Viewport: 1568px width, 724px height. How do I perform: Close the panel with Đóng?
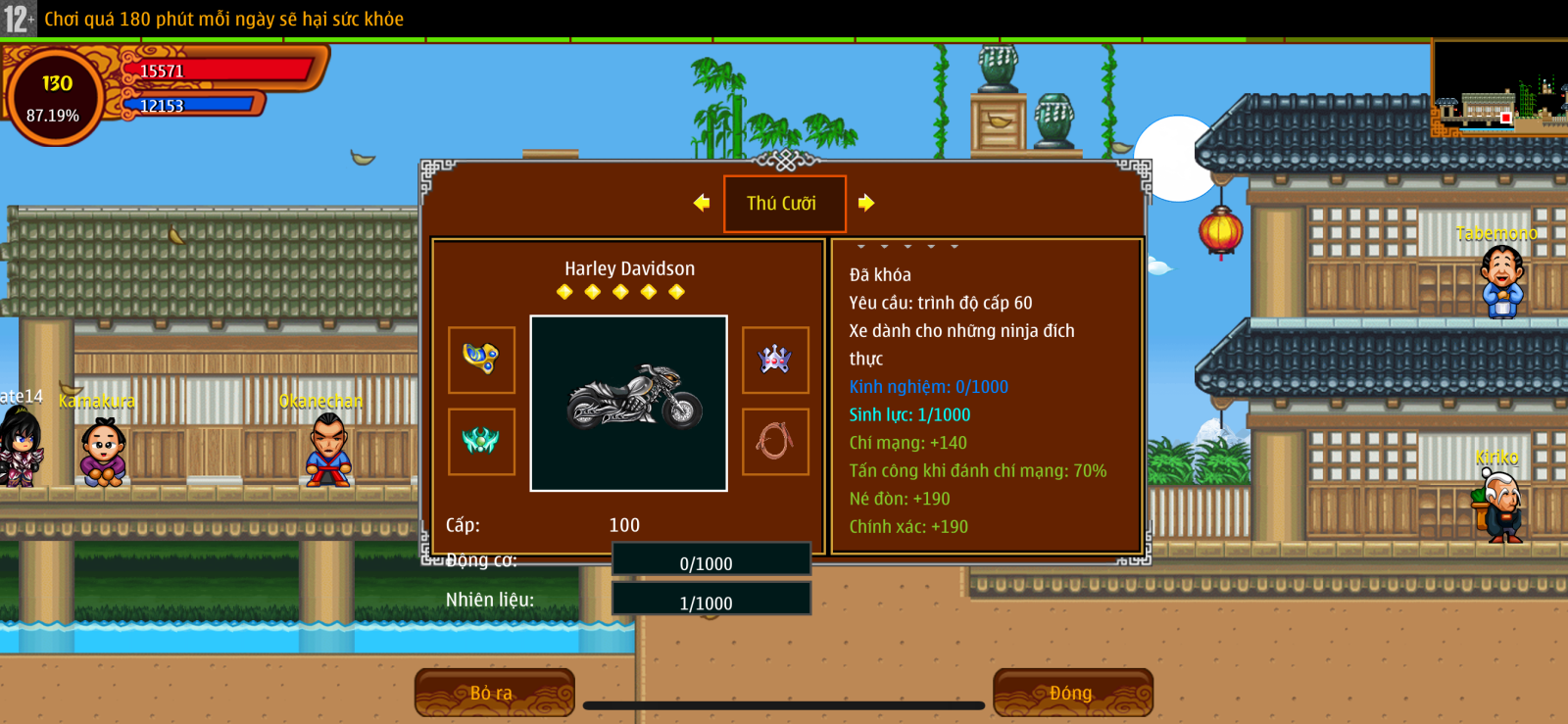click(1072, 693)
